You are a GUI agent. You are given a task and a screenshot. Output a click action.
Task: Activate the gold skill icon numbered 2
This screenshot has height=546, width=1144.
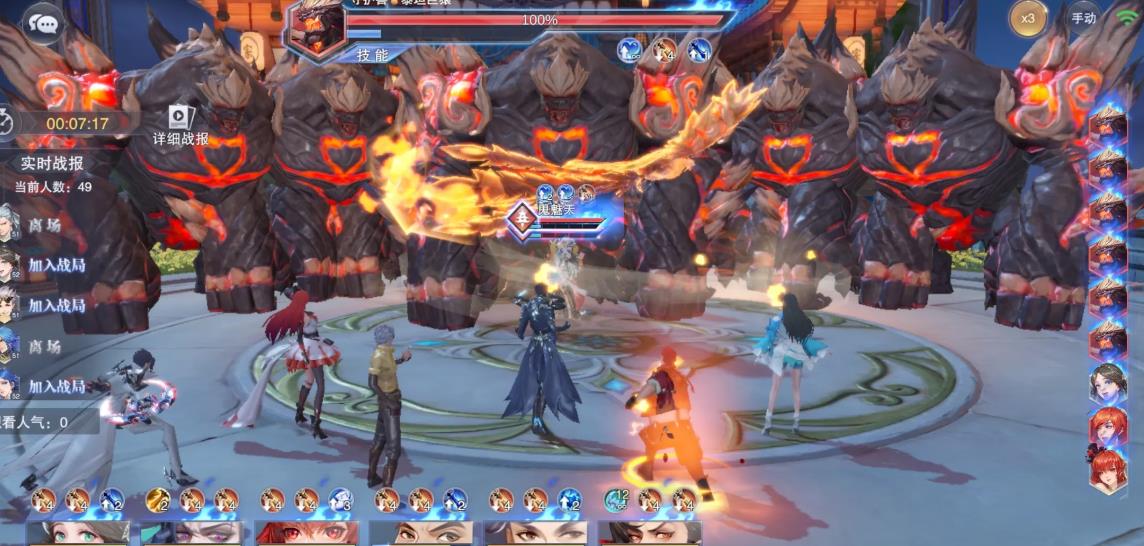[157, 499]
